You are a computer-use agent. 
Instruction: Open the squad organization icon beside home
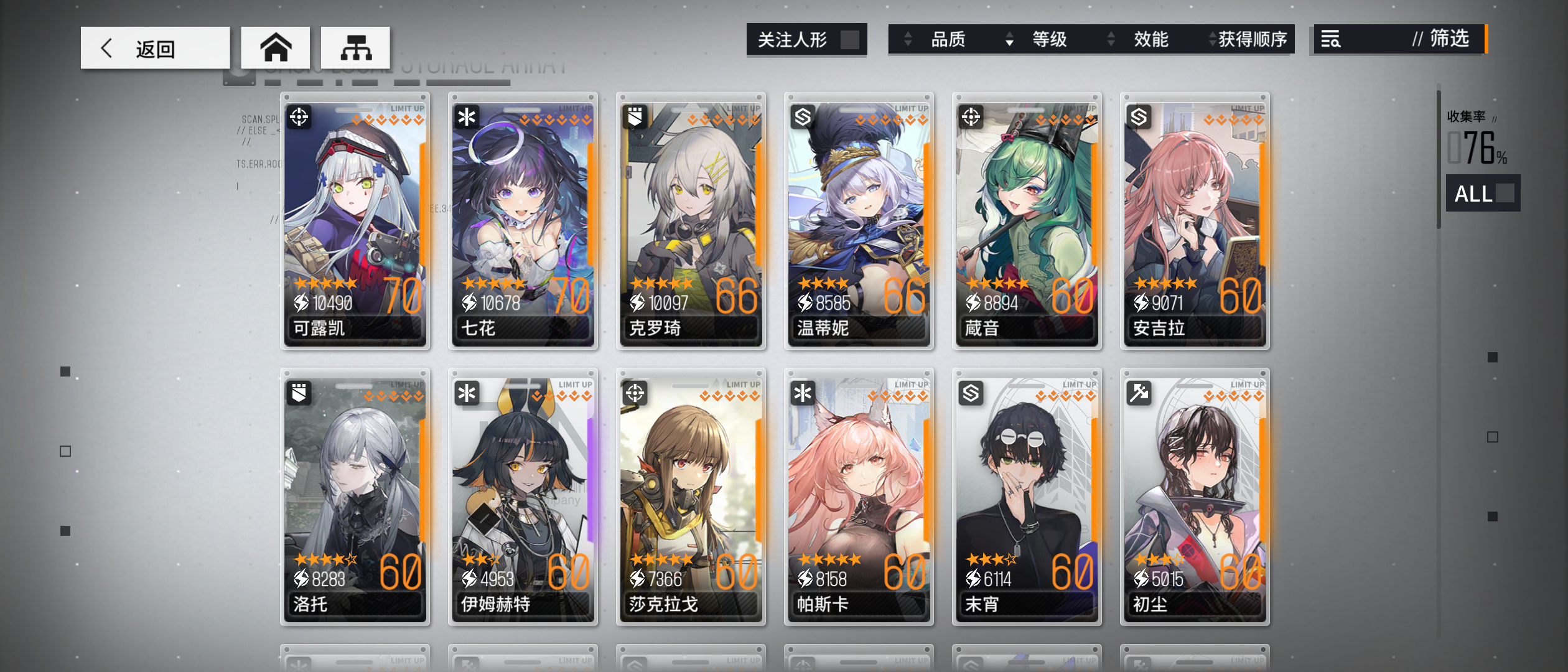[x=355, y=47]
